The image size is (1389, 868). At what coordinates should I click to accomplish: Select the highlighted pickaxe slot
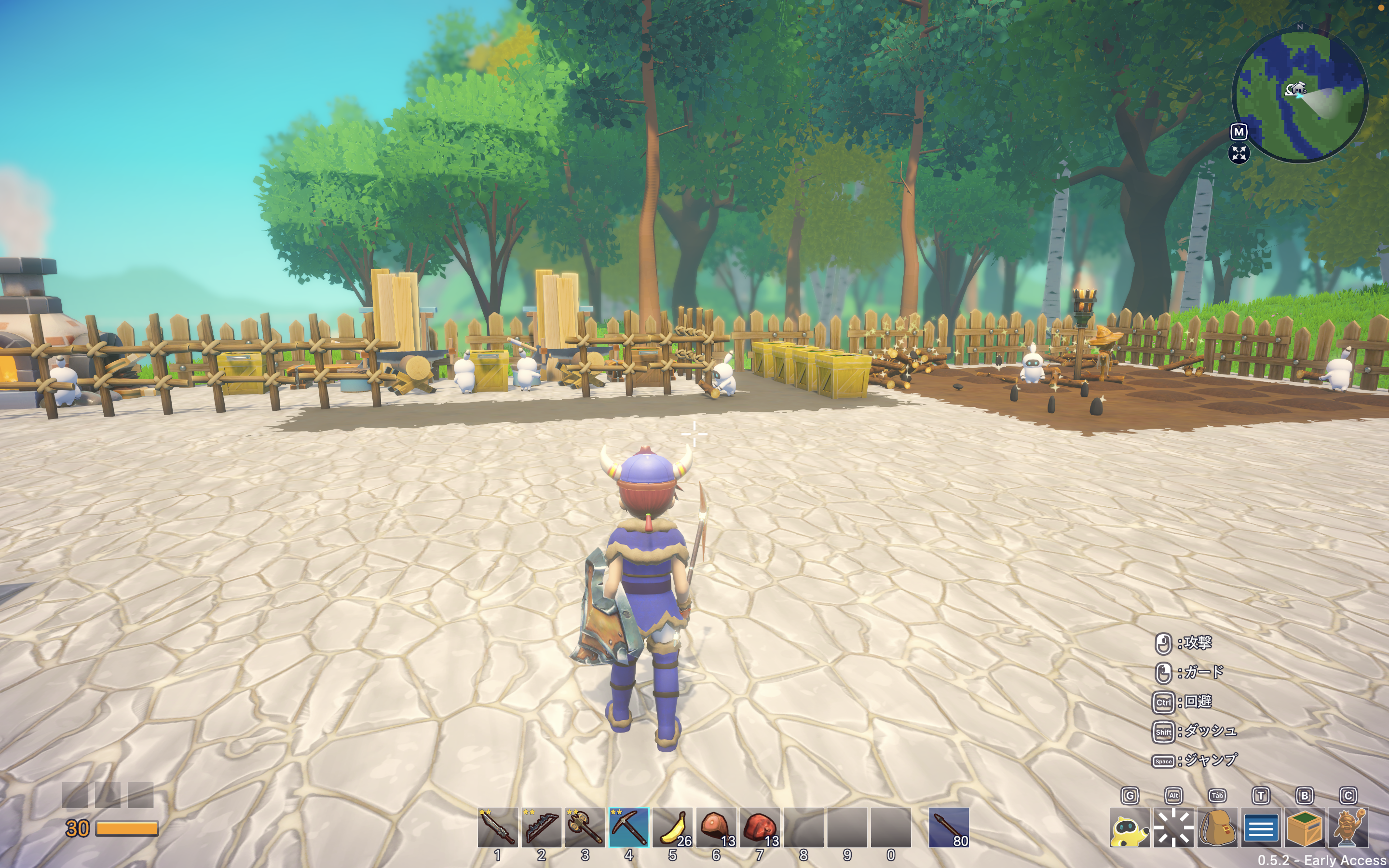tap(628, 827)
